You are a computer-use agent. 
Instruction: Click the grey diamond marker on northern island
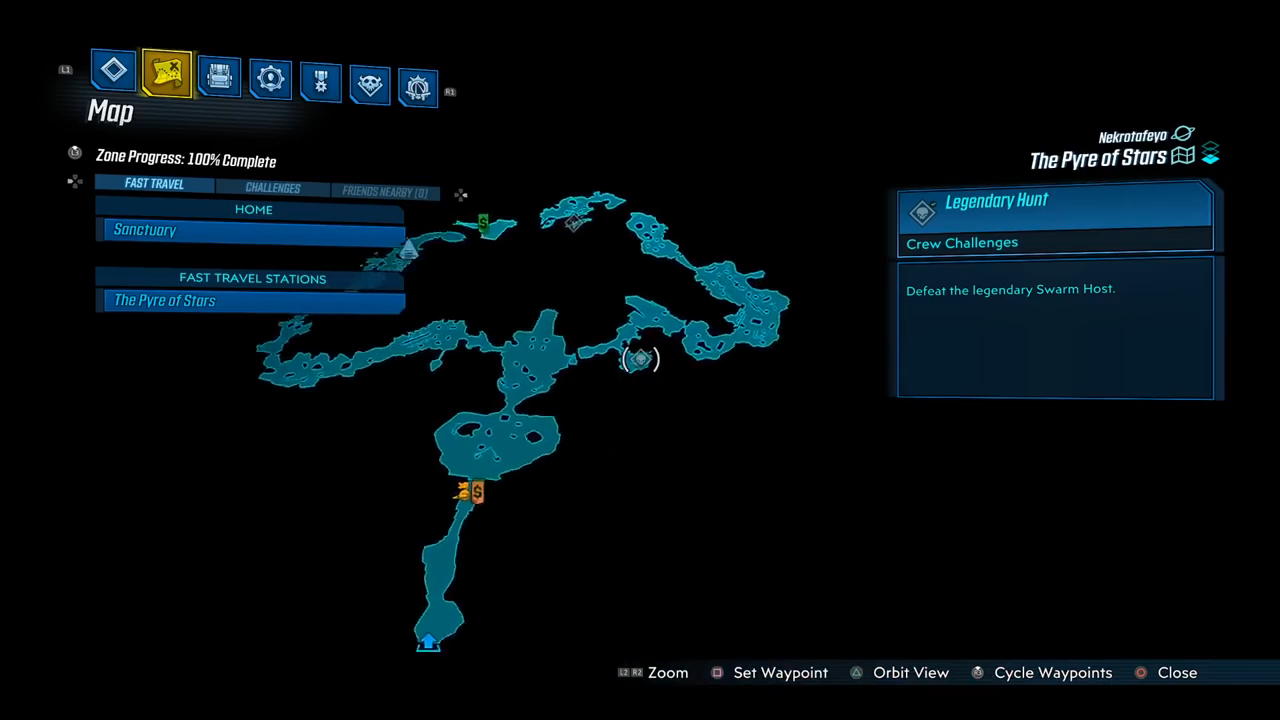574,223
